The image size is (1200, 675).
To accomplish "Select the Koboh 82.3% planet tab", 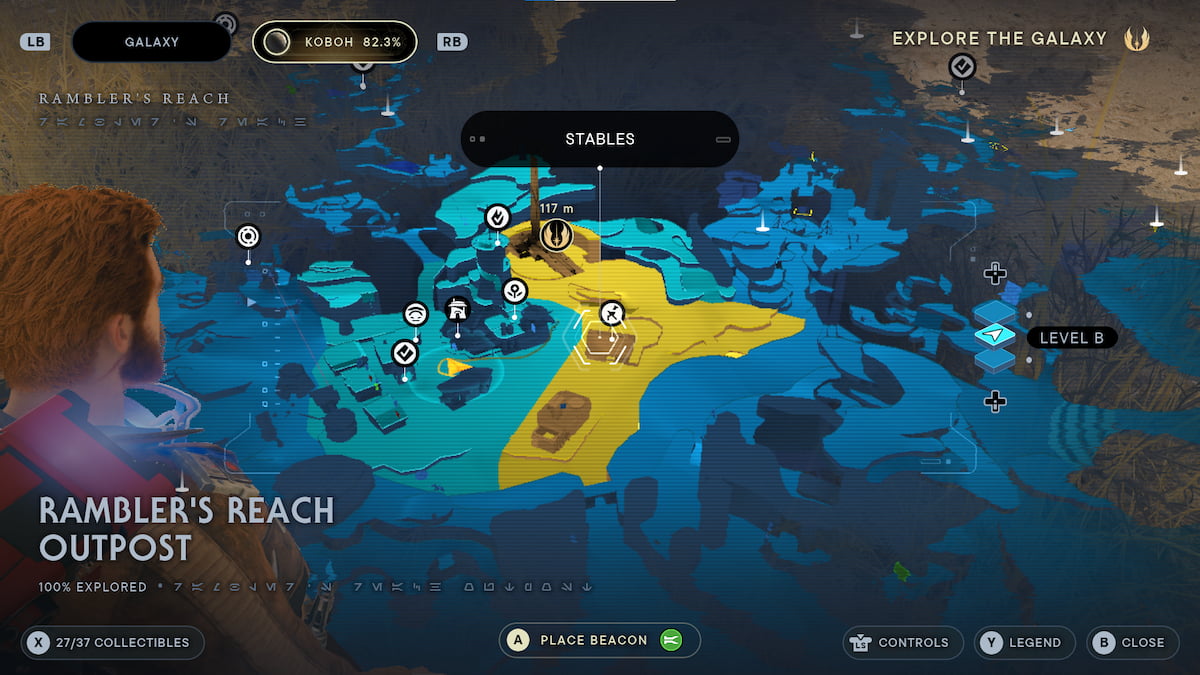I will (335, 42).
